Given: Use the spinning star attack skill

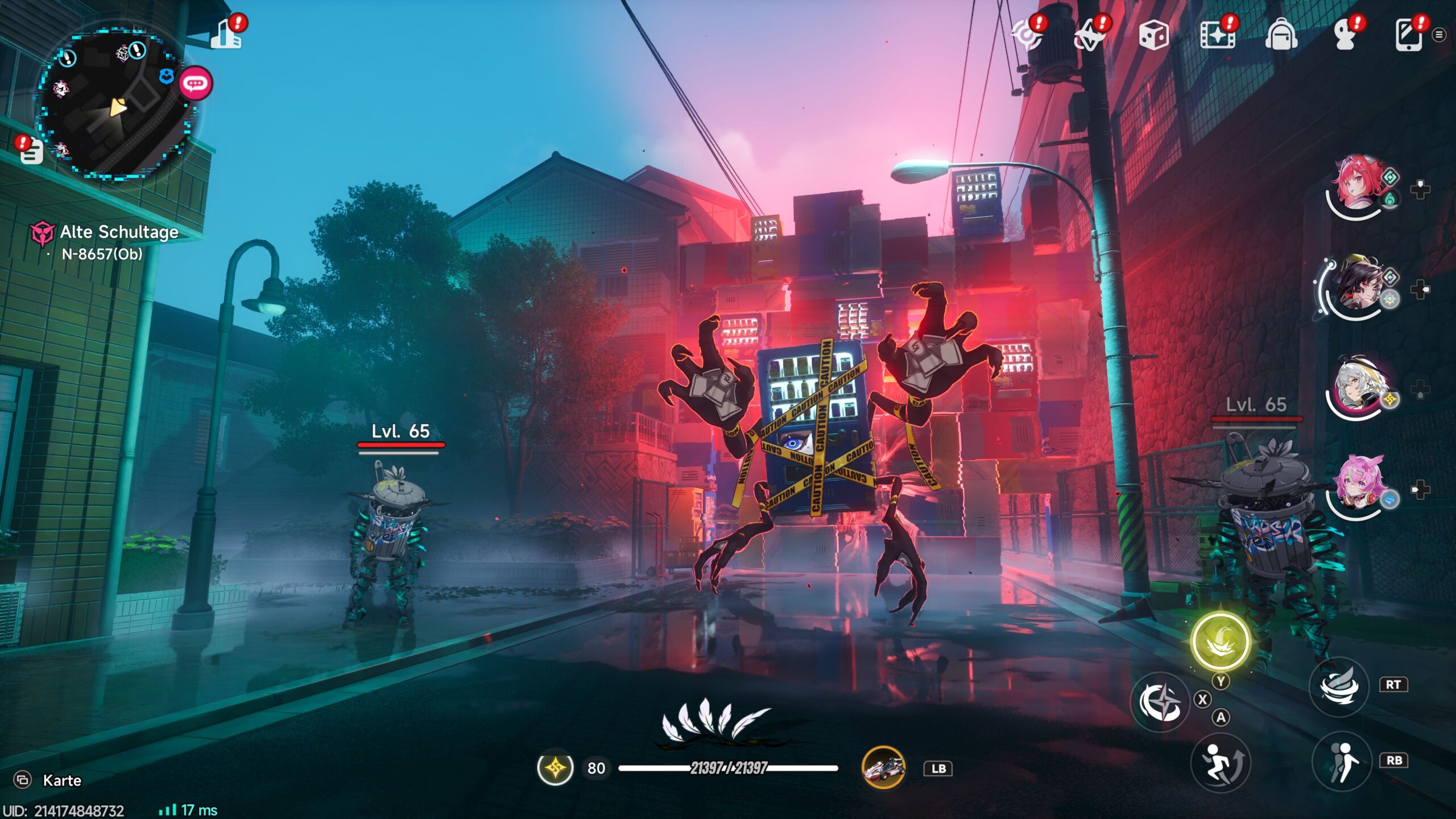Looking at the screenshot, I should pos(1160,701).
